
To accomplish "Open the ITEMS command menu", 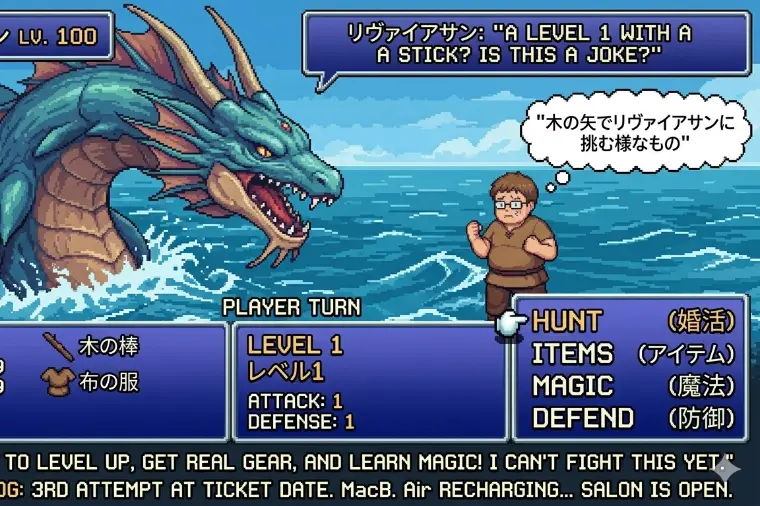I will point(572,354).
